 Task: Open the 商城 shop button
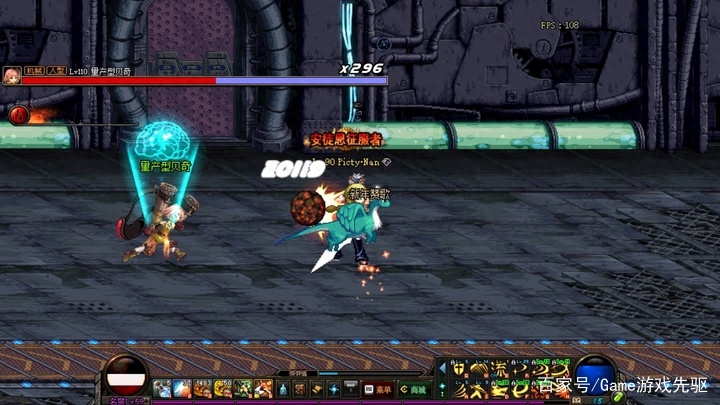tap(415, 388)
